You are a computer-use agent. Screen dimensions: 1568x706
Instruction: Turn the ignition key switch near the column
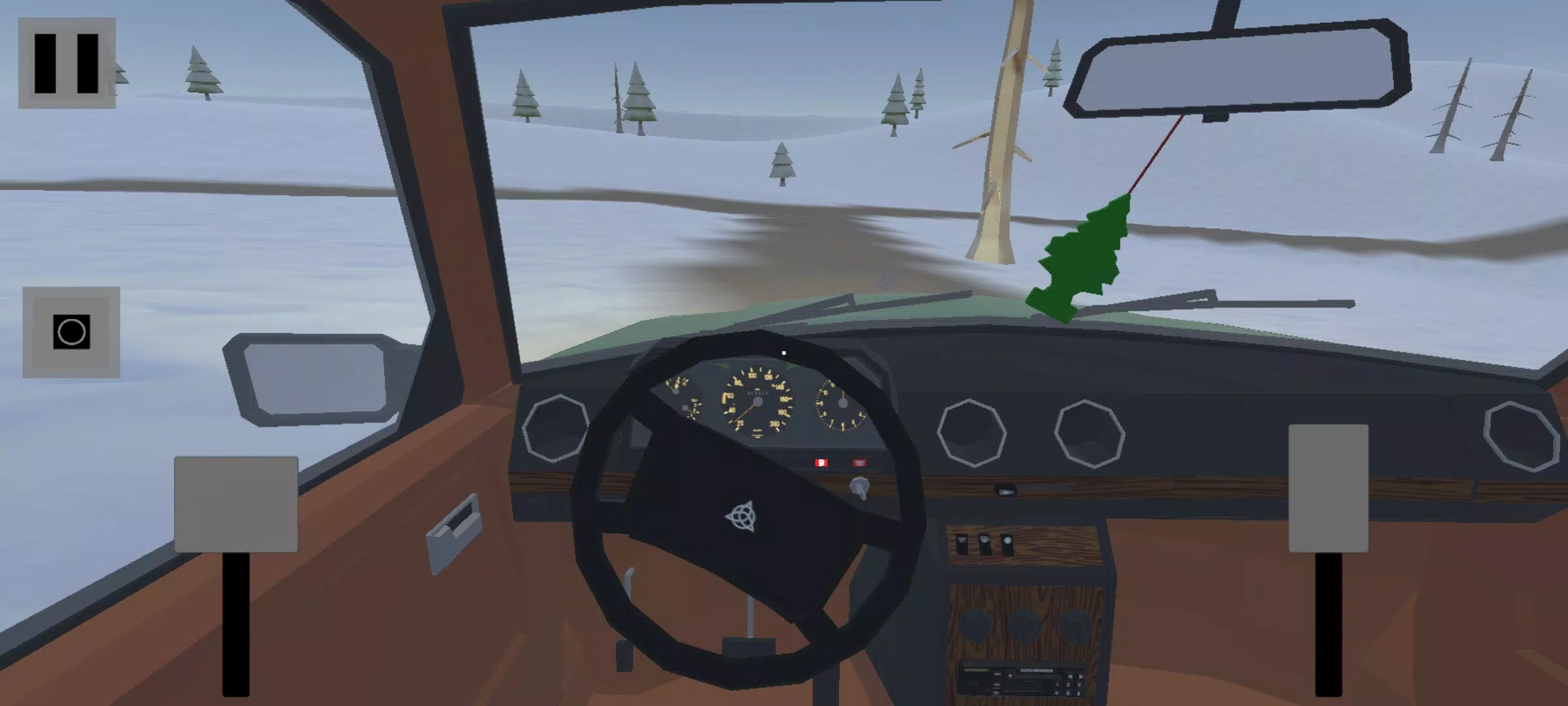click(860, 487)
